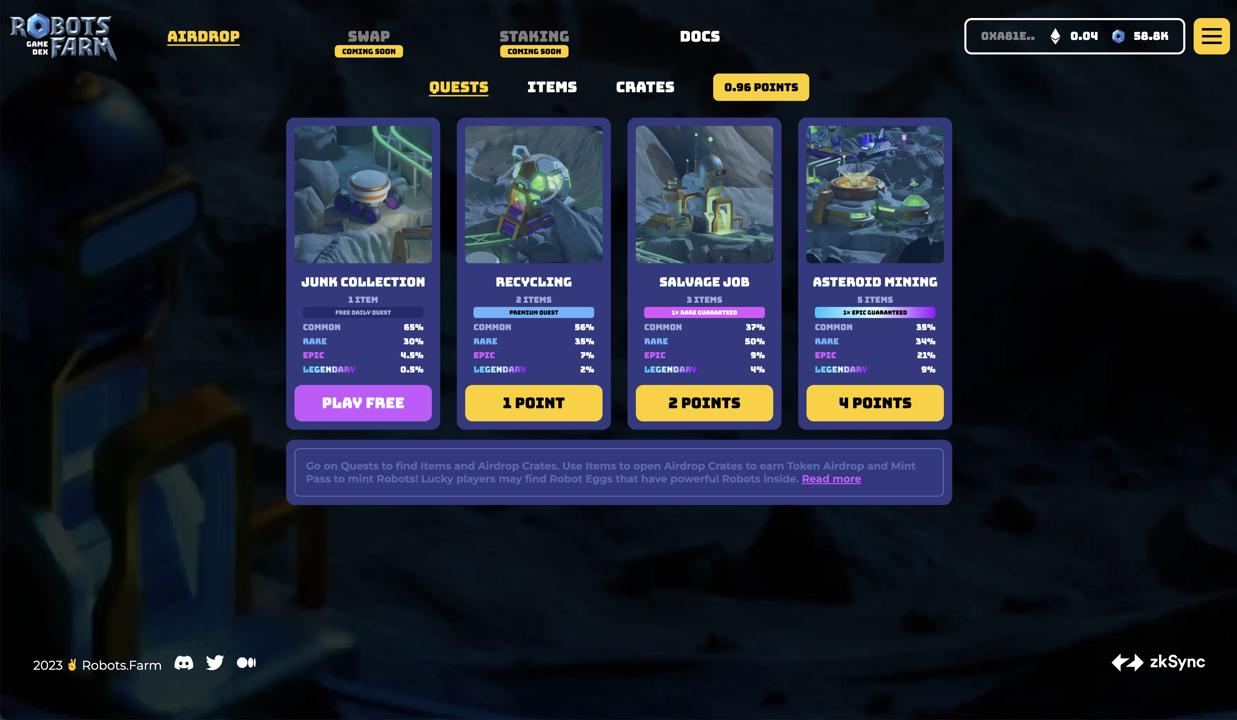Open the Docs page
The image size is (1237, 720).
point(700,37)
